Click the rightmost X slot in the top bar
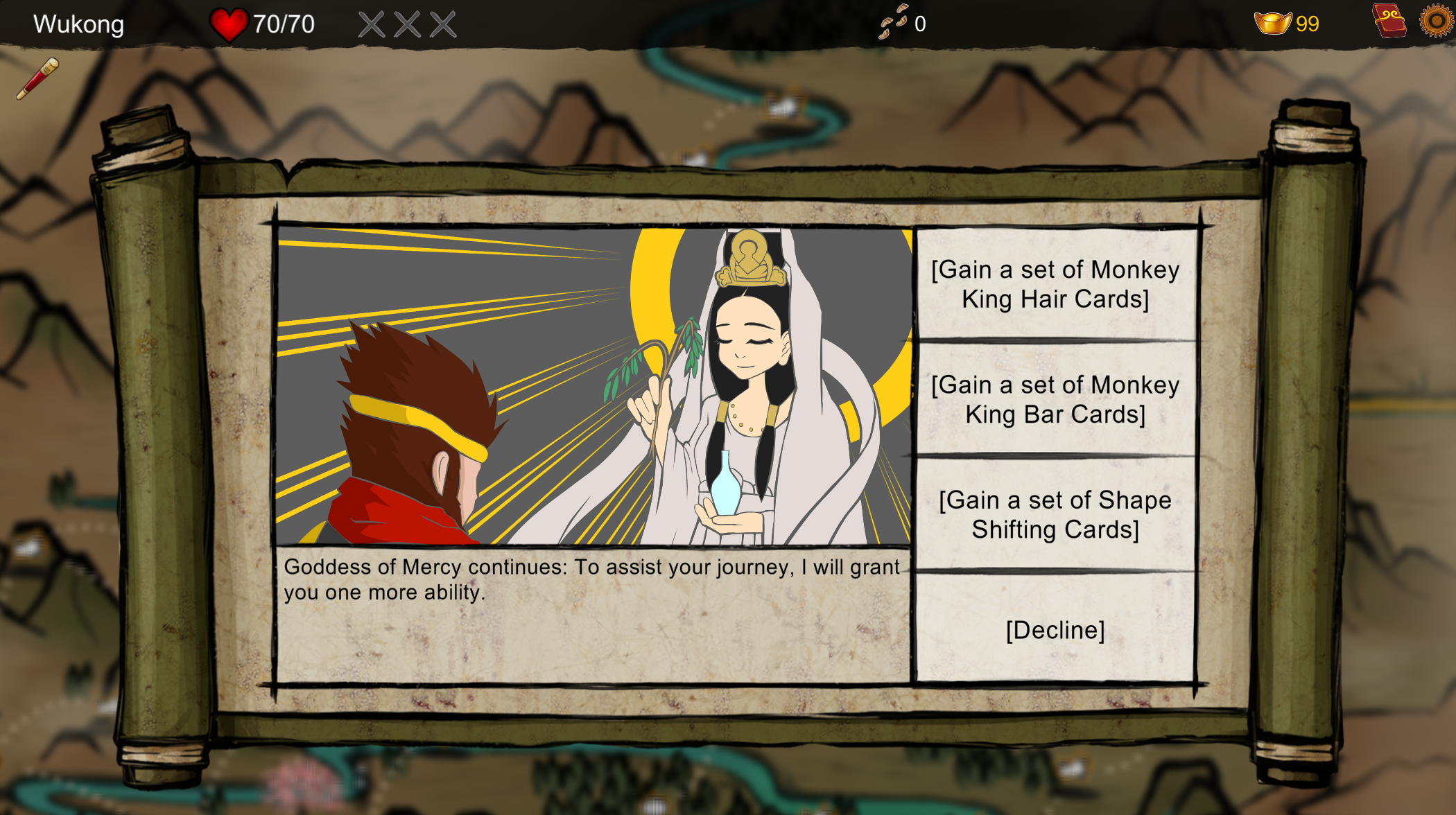1456x815 pixels. click(441, 23)
